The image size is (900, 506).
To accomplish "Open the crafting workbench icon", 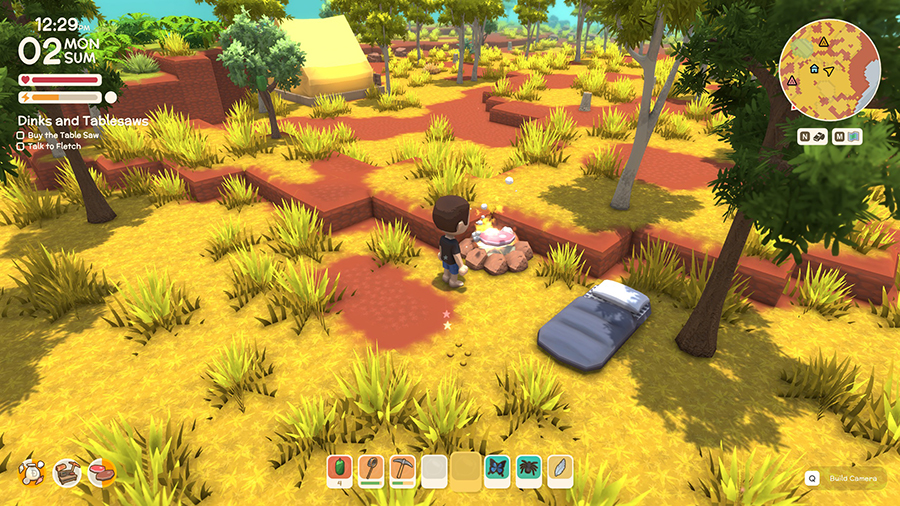I will click(67, 473).
